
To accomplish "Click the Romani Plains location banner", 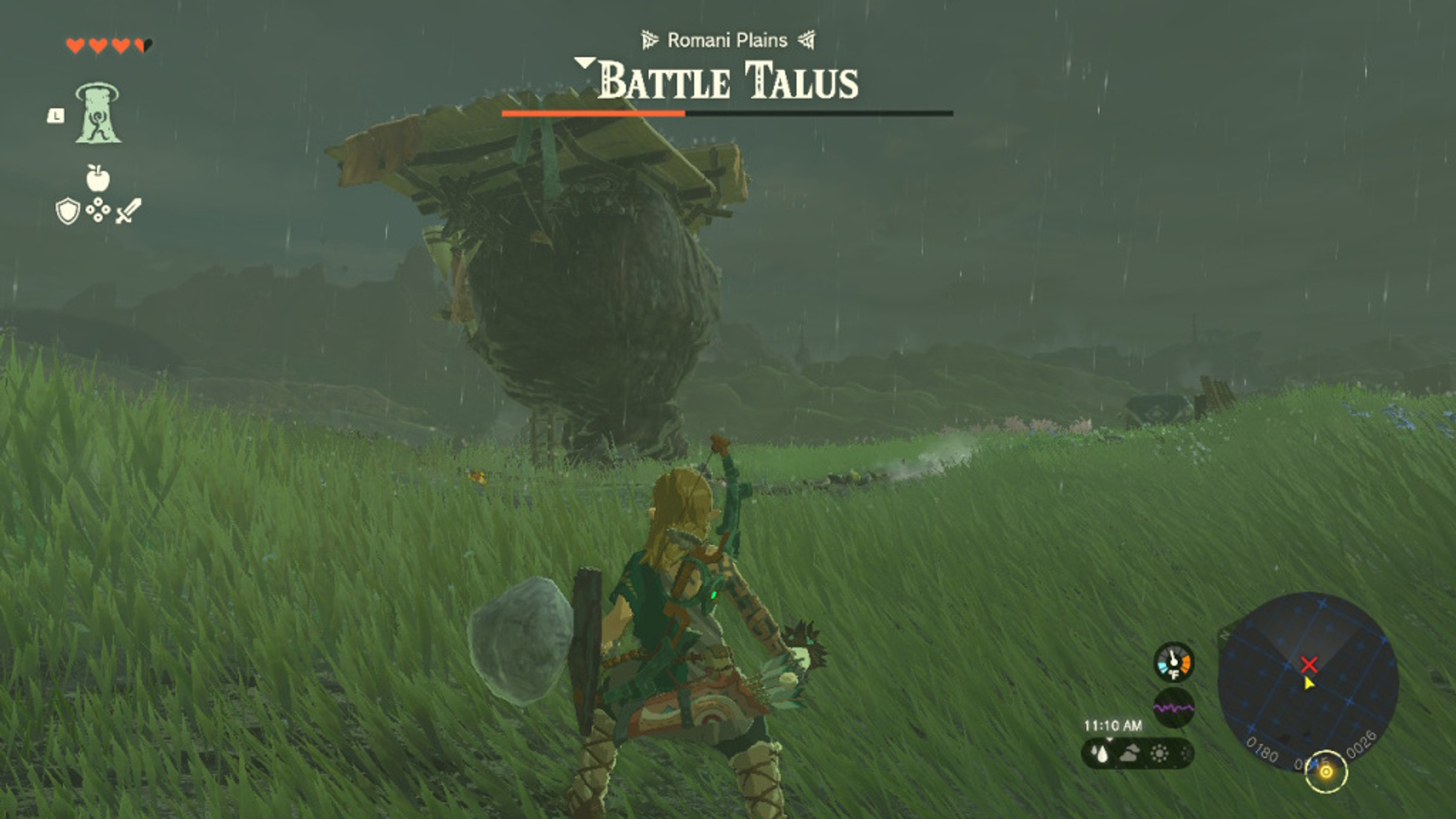I will point(727,39).
